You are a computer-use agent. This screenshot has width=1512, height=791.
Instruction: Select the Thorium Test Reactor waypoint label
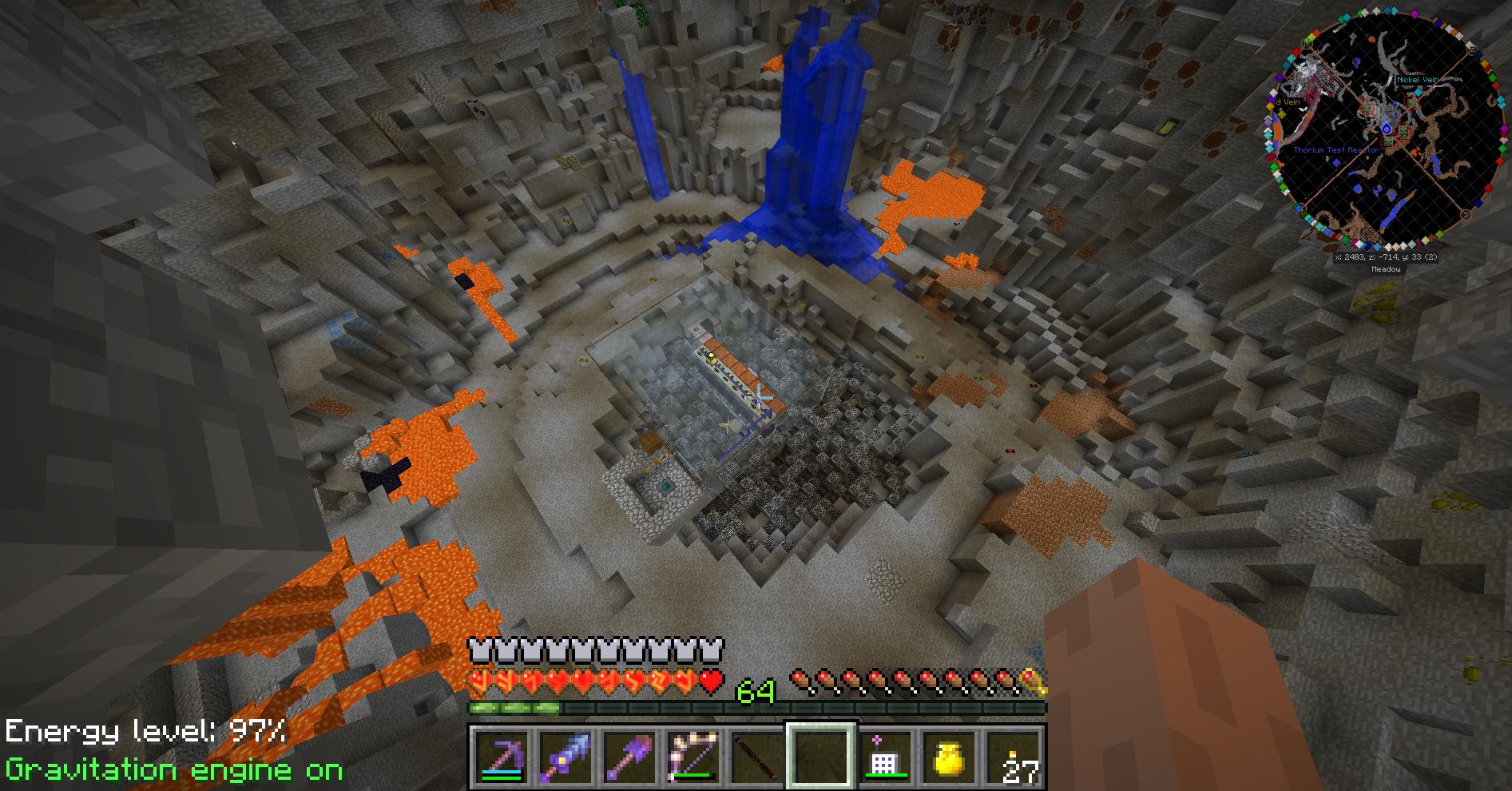click(x=1335, y=150)
